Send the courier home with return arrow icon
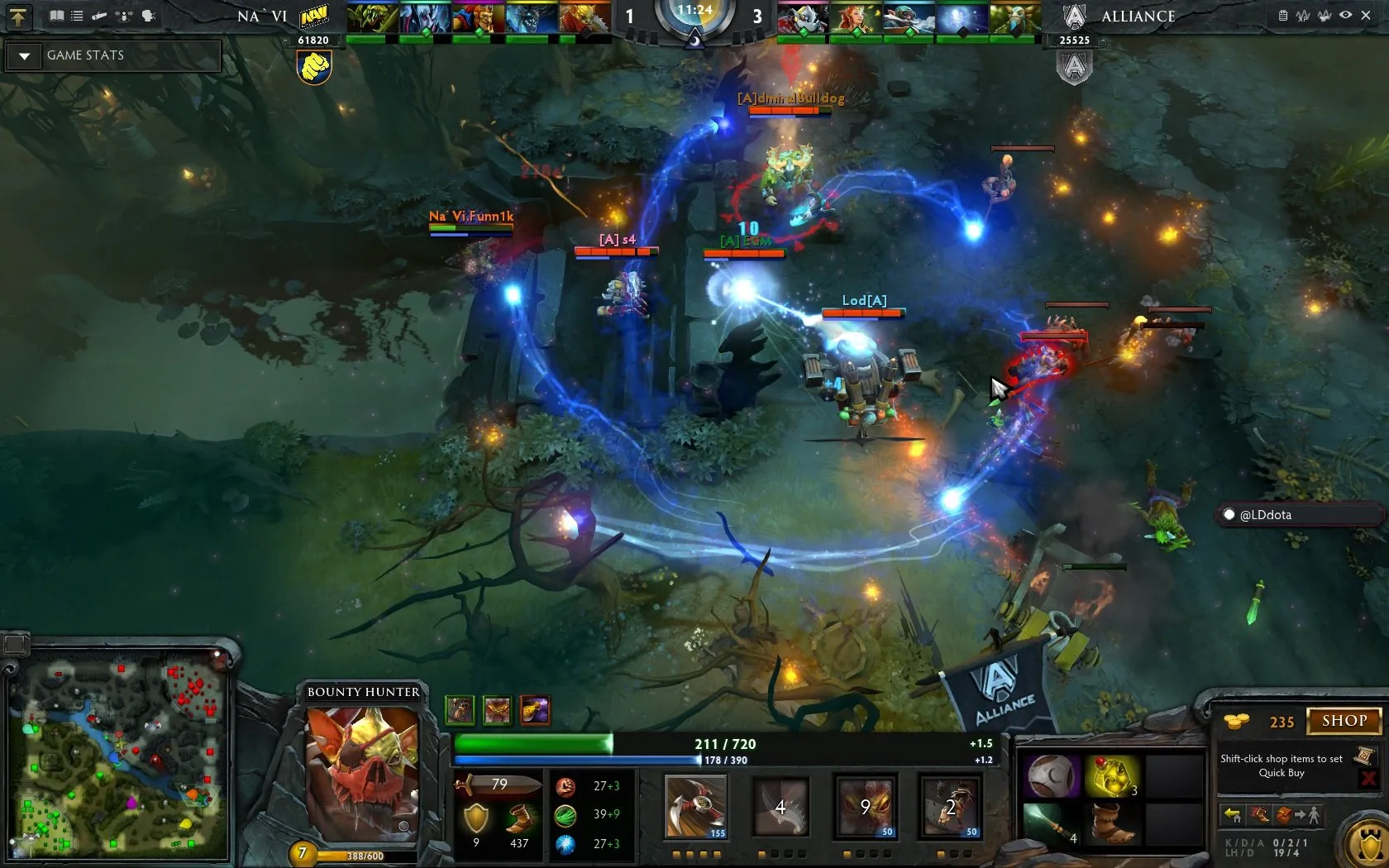Screen dimensions: 1389x868 pyautogui.click(x=1234, y=816)
